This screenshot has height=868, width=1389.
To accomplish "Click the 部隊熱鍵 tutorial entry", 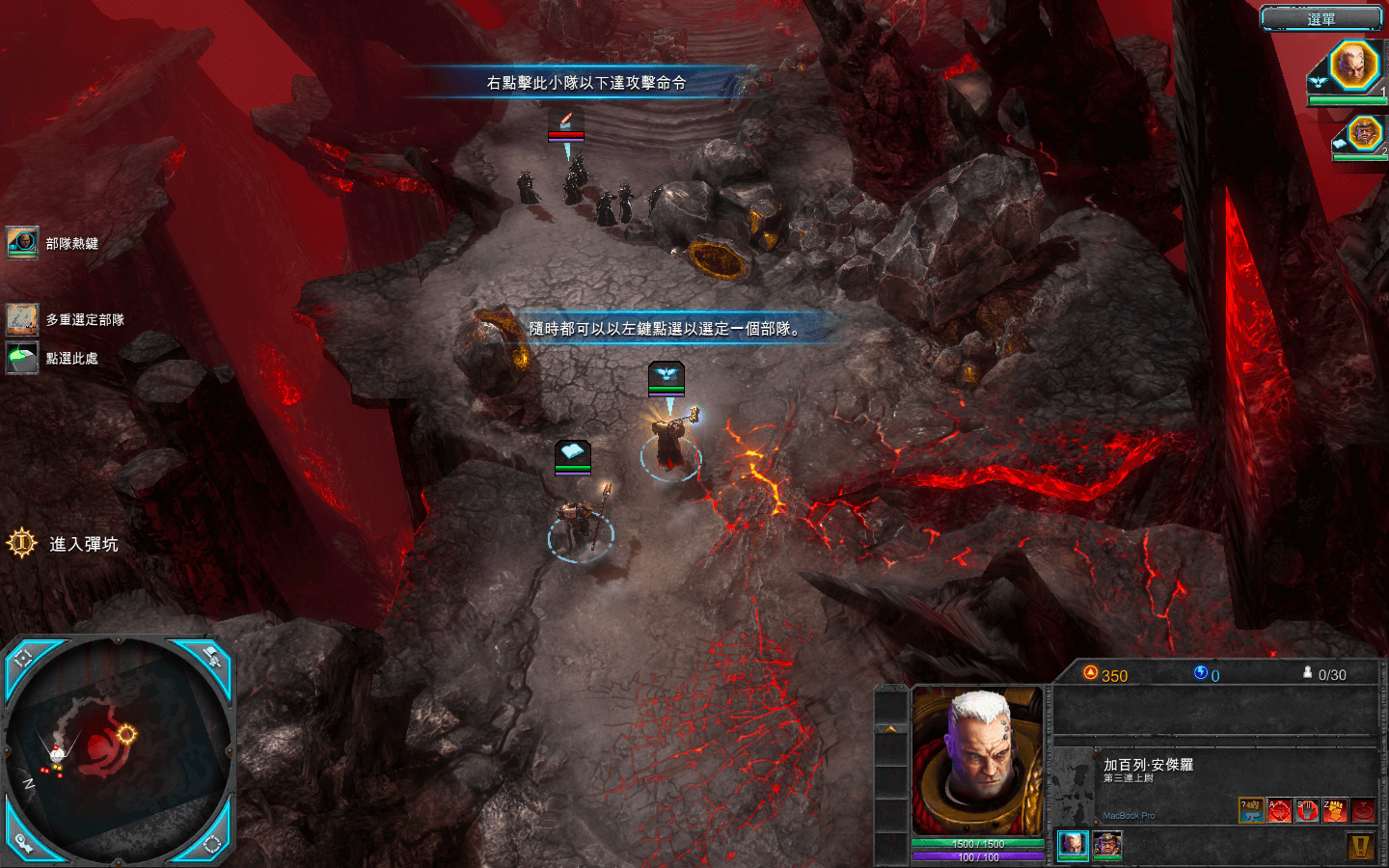I will point(23,243).
